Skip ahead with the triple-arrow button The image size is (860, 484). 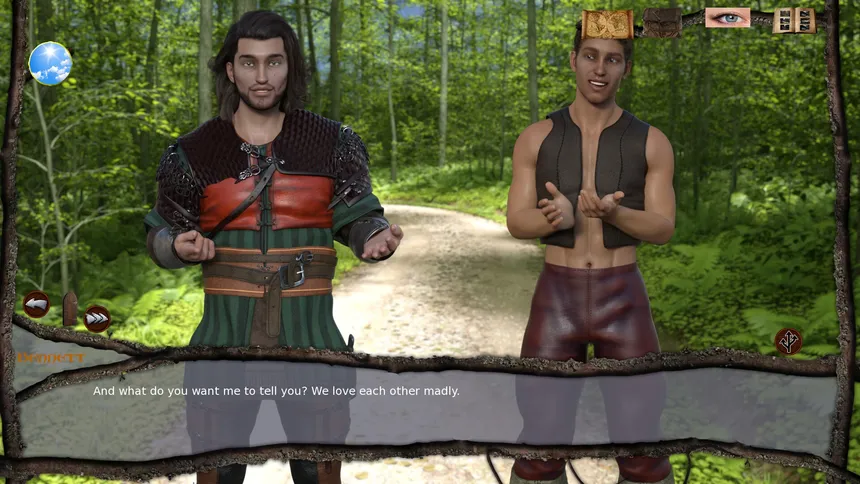point(97,318)
